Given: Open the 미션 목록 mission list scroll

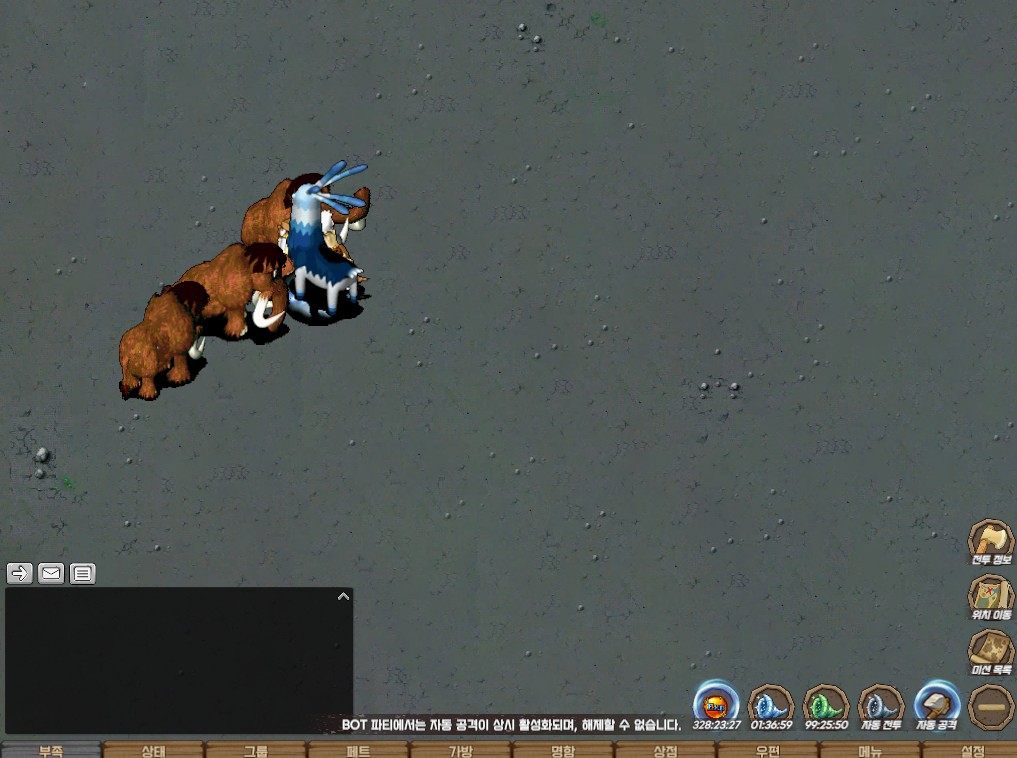Looking at the screenshot, I should coord(990,651).
